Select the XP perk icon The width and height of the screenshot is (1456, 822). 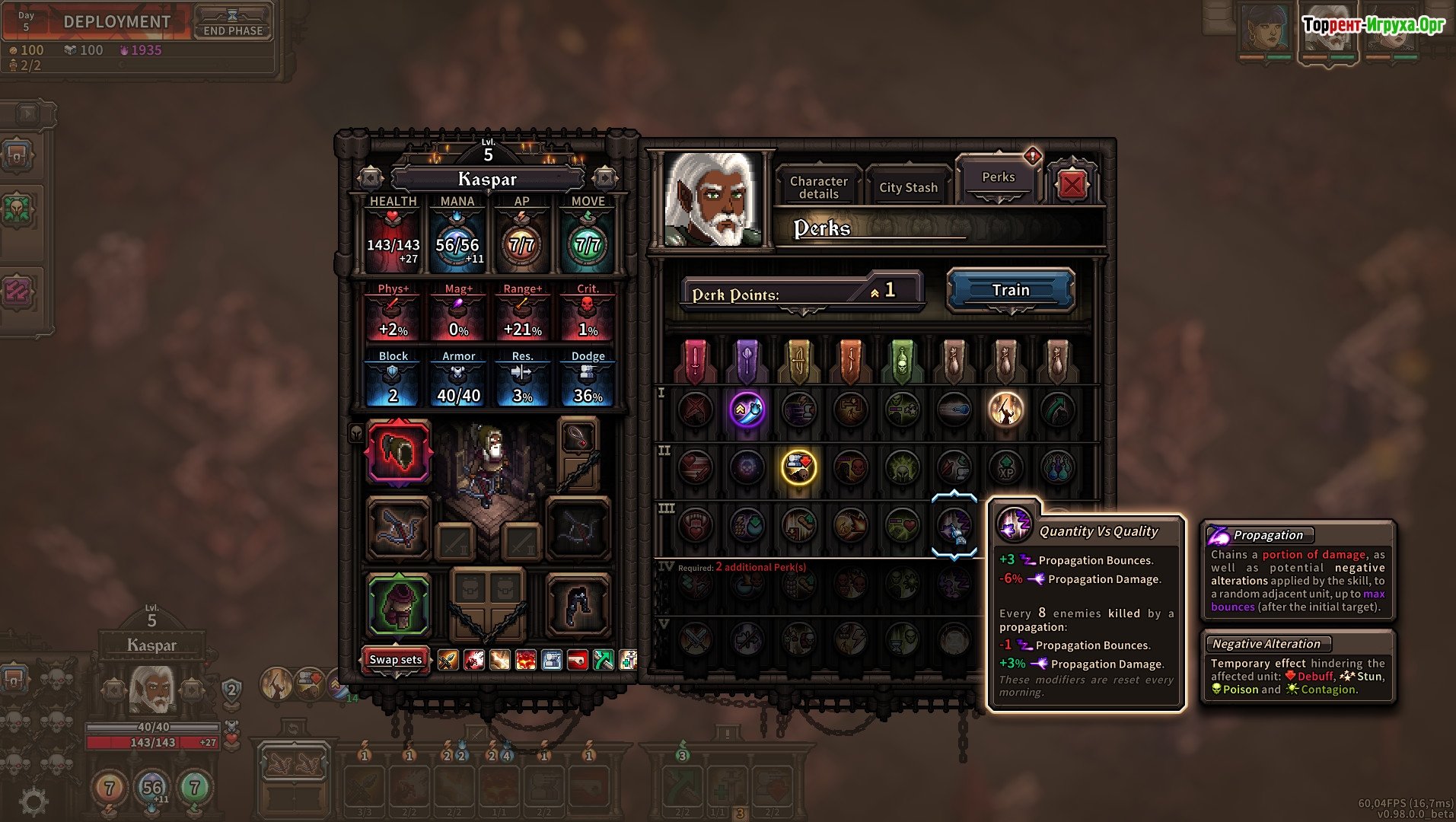pyautogui.click(x=1005, y=467)
